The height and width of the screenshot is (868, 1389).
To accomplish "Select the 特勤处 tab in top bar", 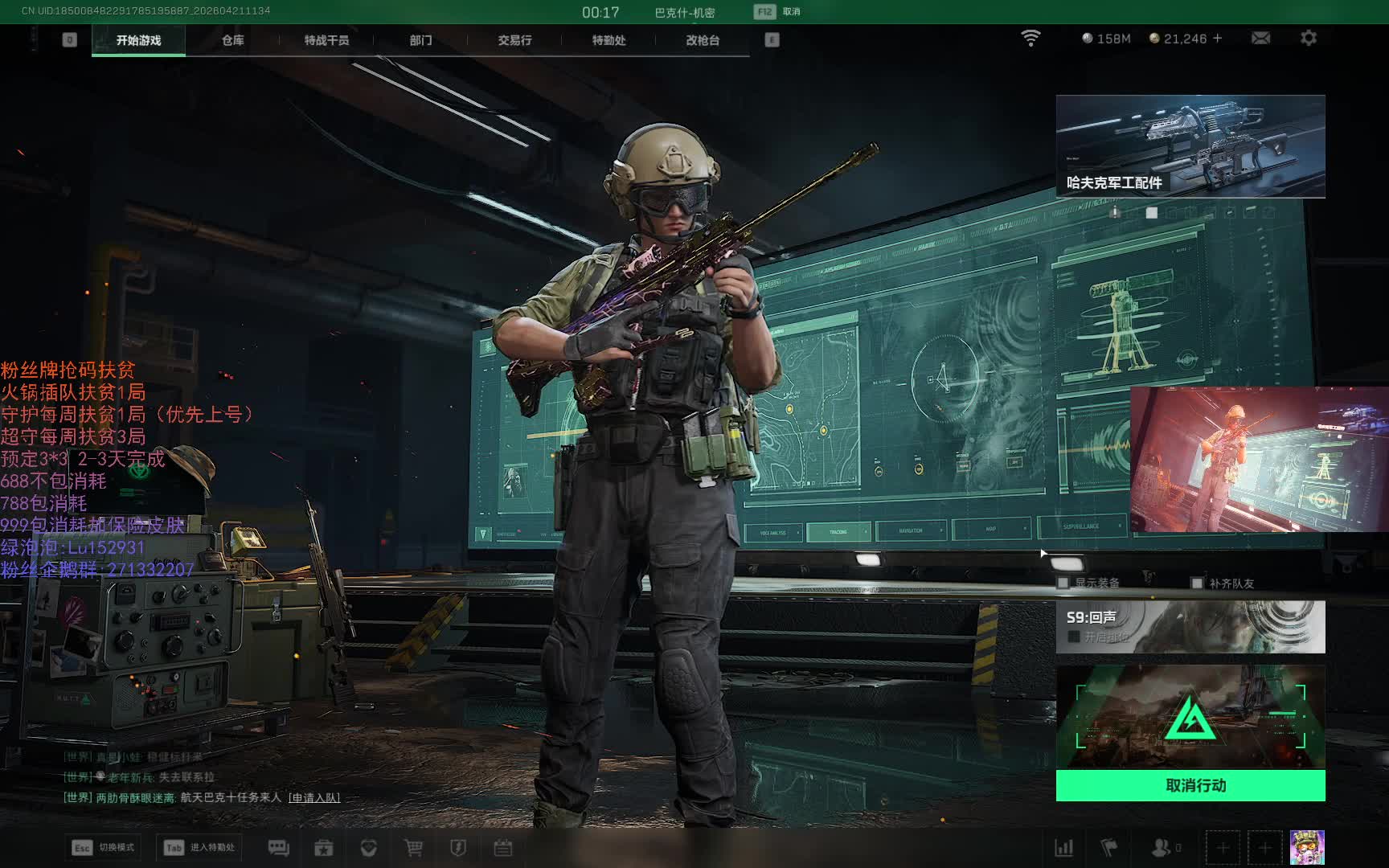I will (608, 40).
